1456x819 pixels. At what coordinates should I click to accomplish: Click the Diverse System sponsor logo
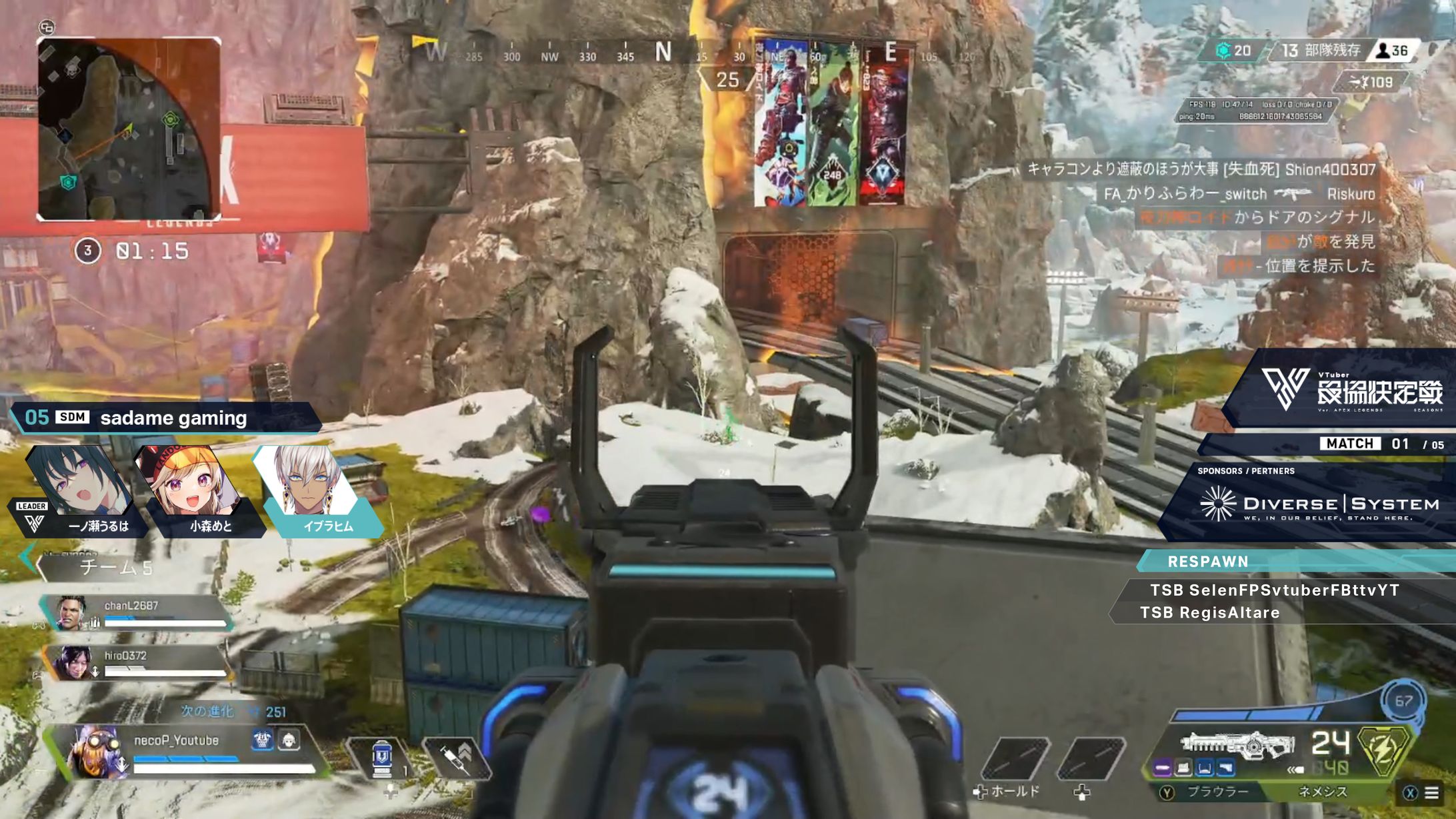[x=1319, y=504]
